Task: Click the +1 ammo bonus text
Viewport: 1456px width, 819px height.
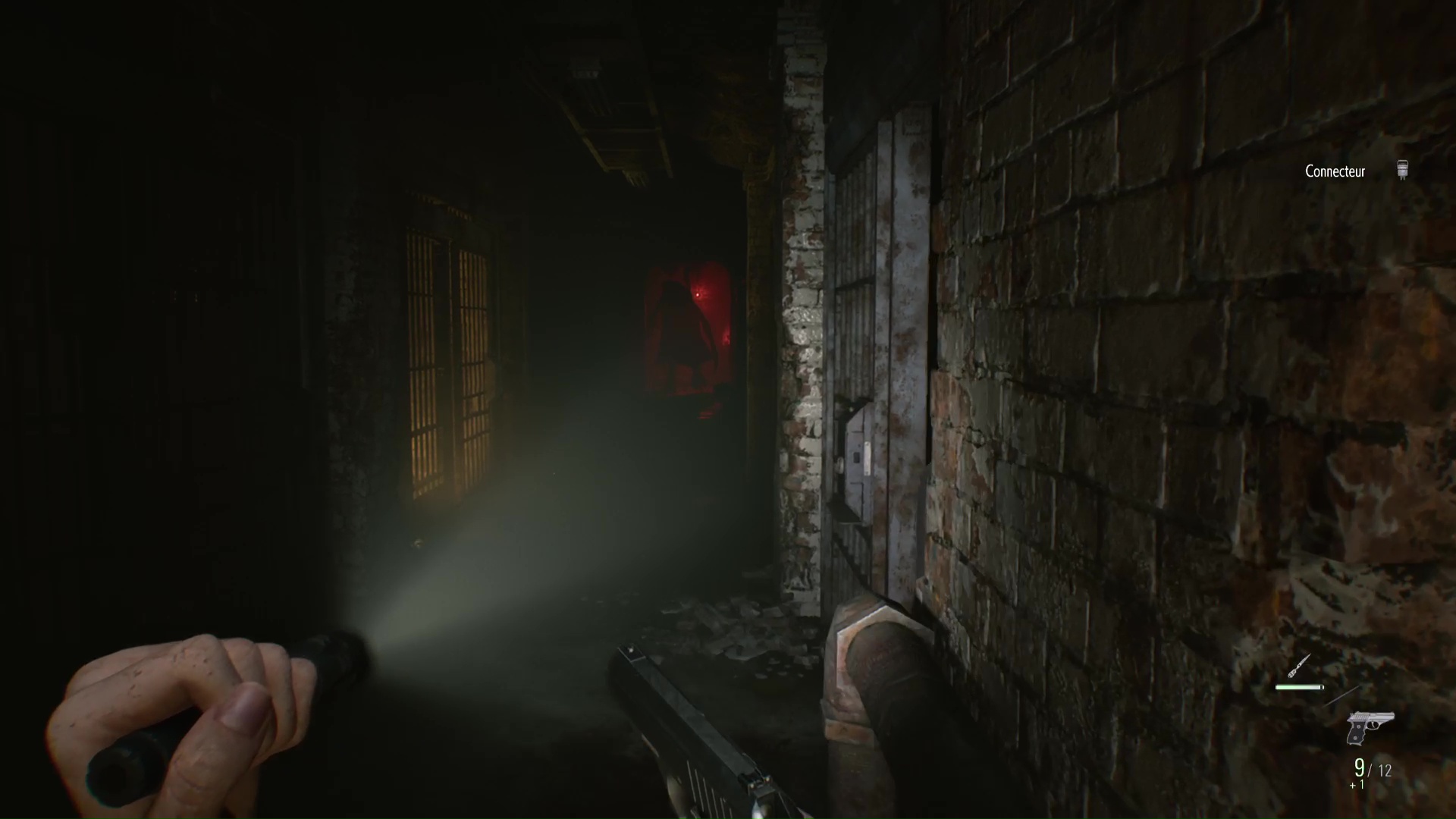Action: tap(1356, 785)
